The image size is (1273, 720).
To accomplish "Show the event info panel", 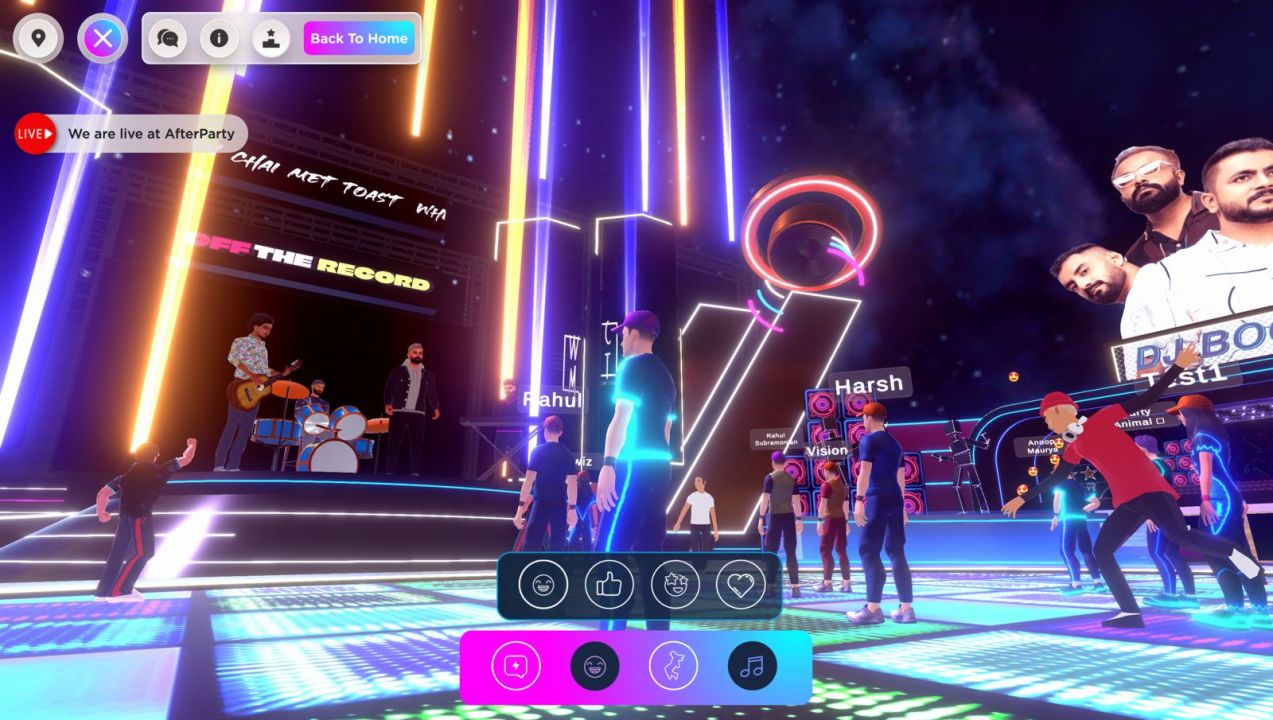I will tap(219, 39).
